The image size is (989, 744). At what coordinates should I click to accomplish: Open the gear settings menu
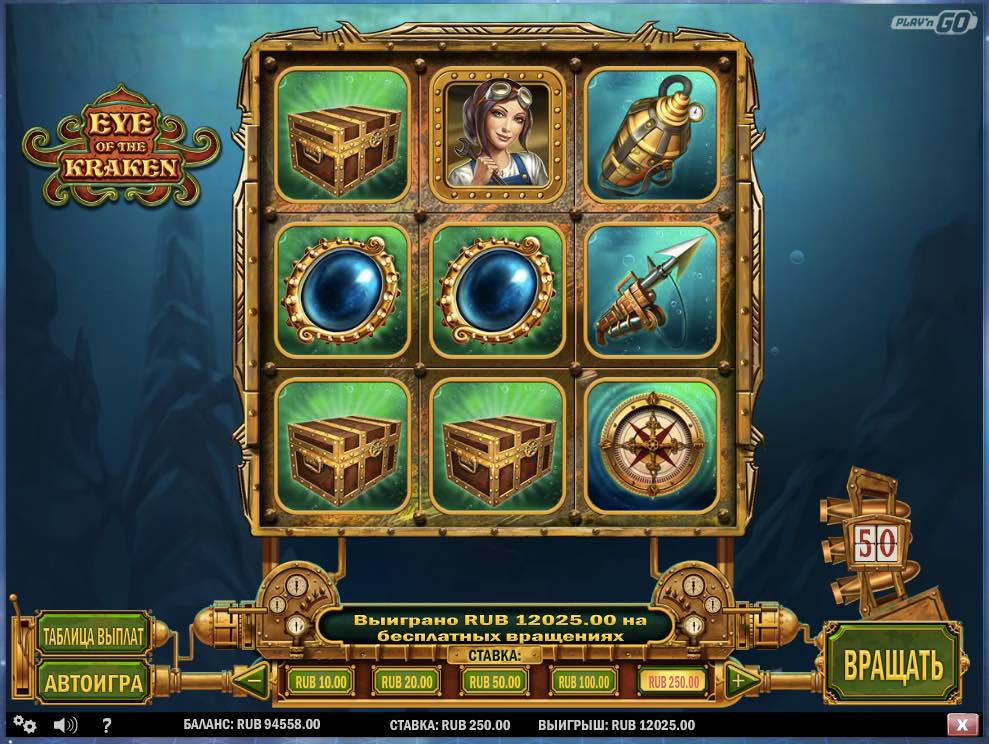(x=25, y=725)
